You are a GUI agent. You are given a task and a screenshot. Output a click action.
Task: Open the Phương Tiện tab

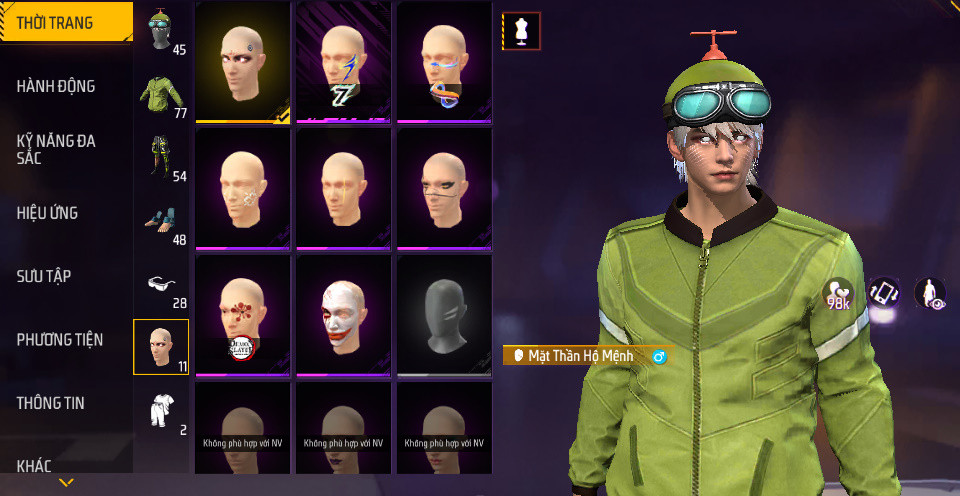tap(60, 340)
